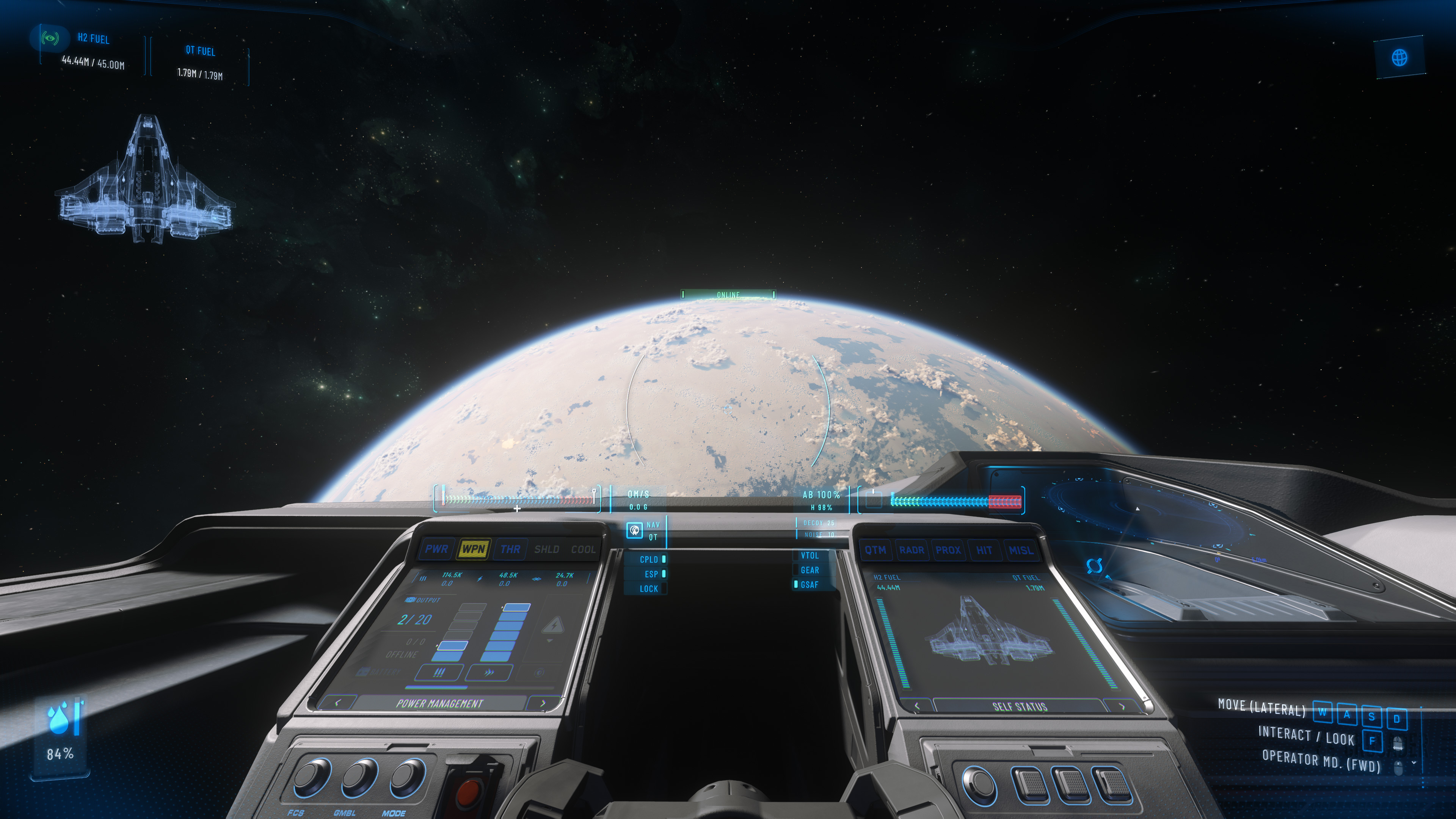The image size is (1456, 819).
Task: Select the weapons power priority button
Action: coord(439,673)
